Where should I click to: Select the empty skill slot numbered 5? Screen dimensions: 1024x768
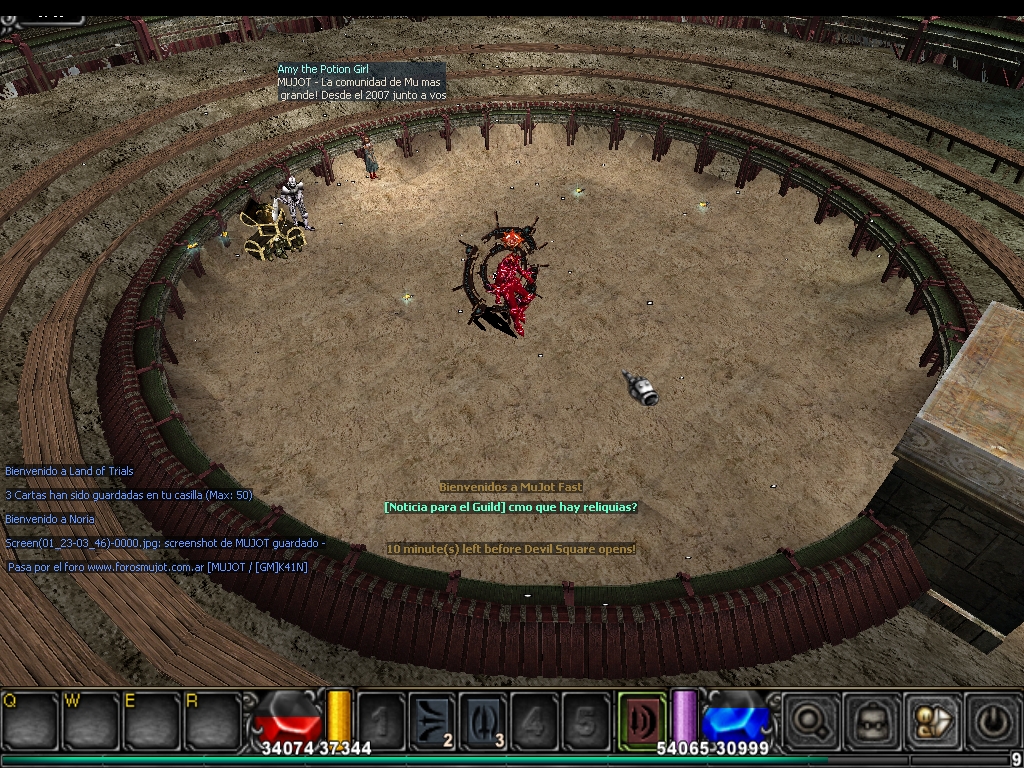(x=585, y=720)
